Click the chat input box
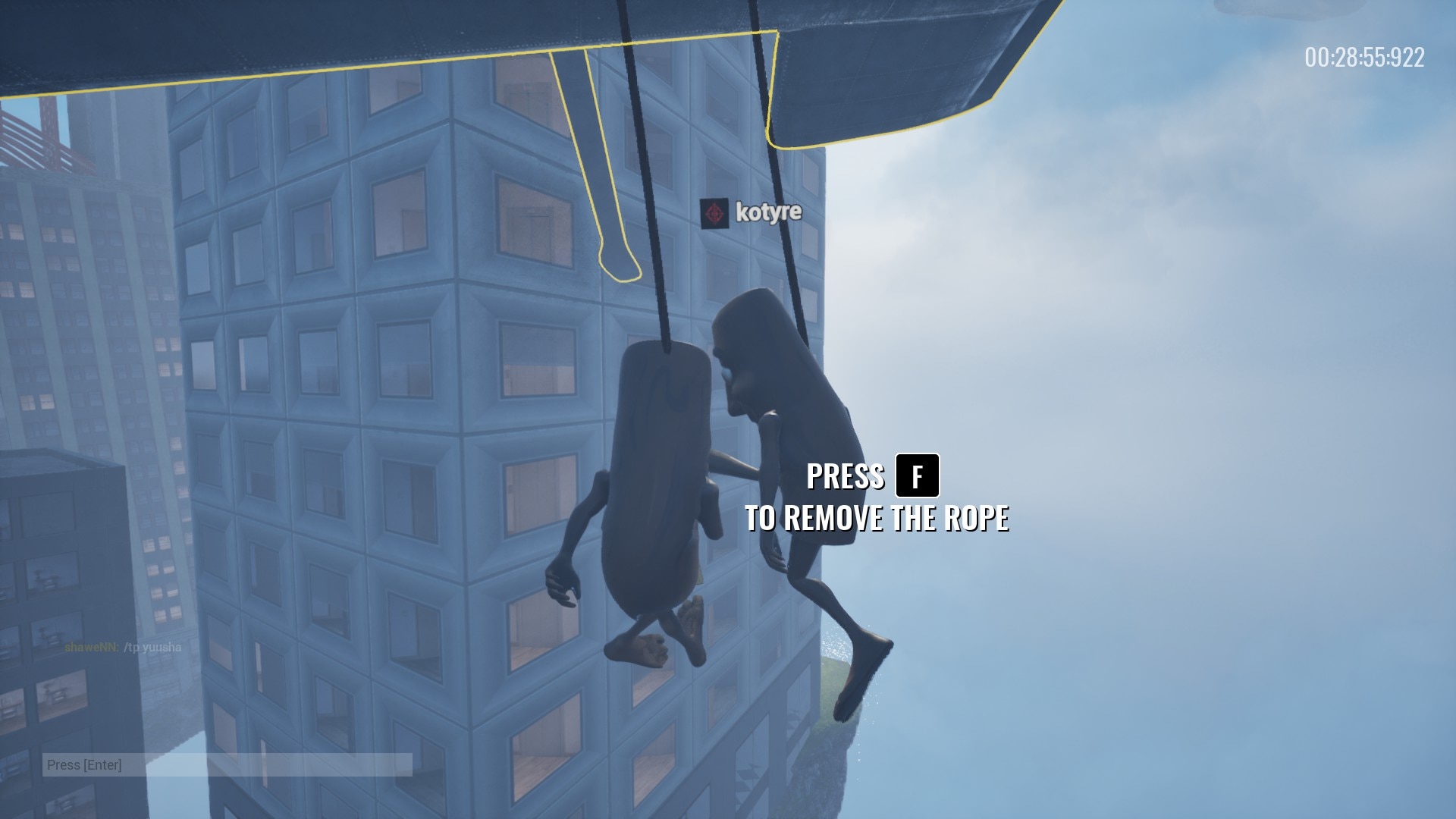The height and width of the screenshot is (819, 1456). coord(227,764)
